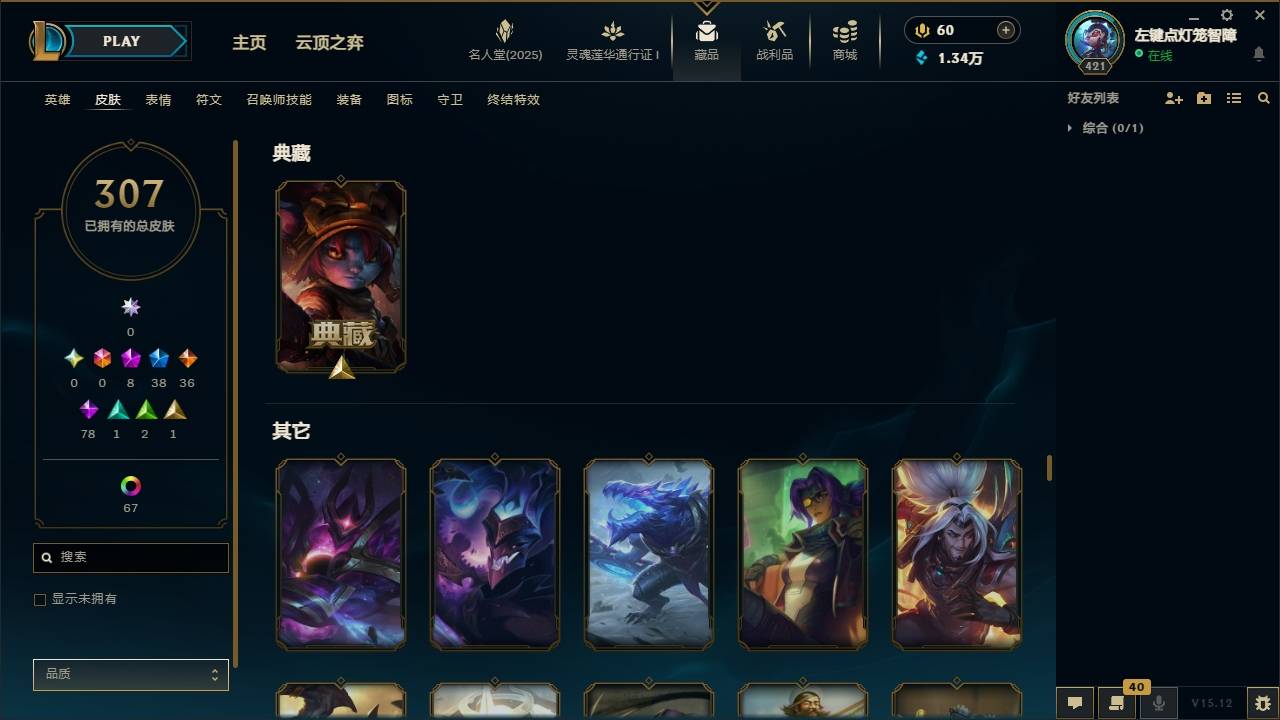Screen dimensions: 1280x720
Task: Switch to the 表情 tab
Action: pyautogui.click(x=157, y=99)
